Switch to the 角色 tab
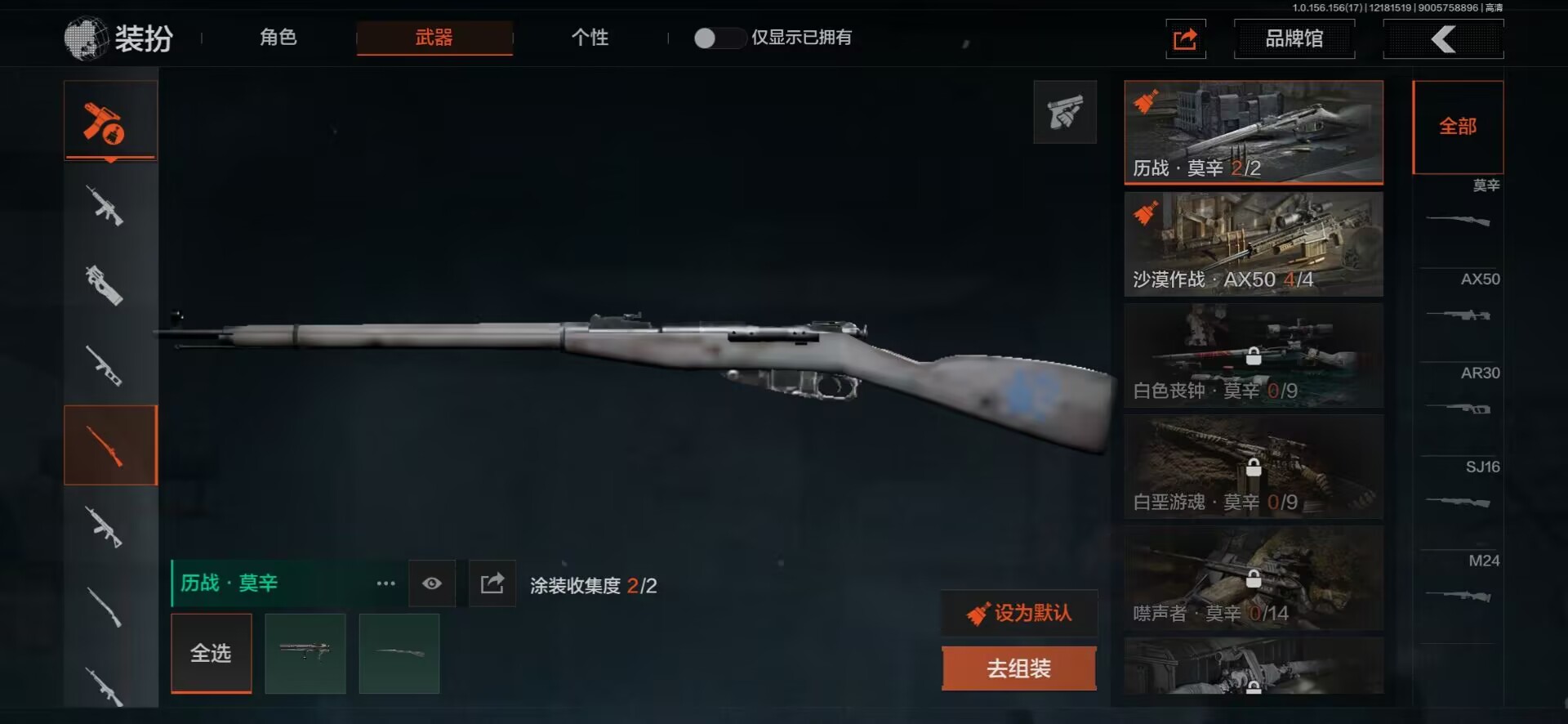 click(x=278, y=38)
